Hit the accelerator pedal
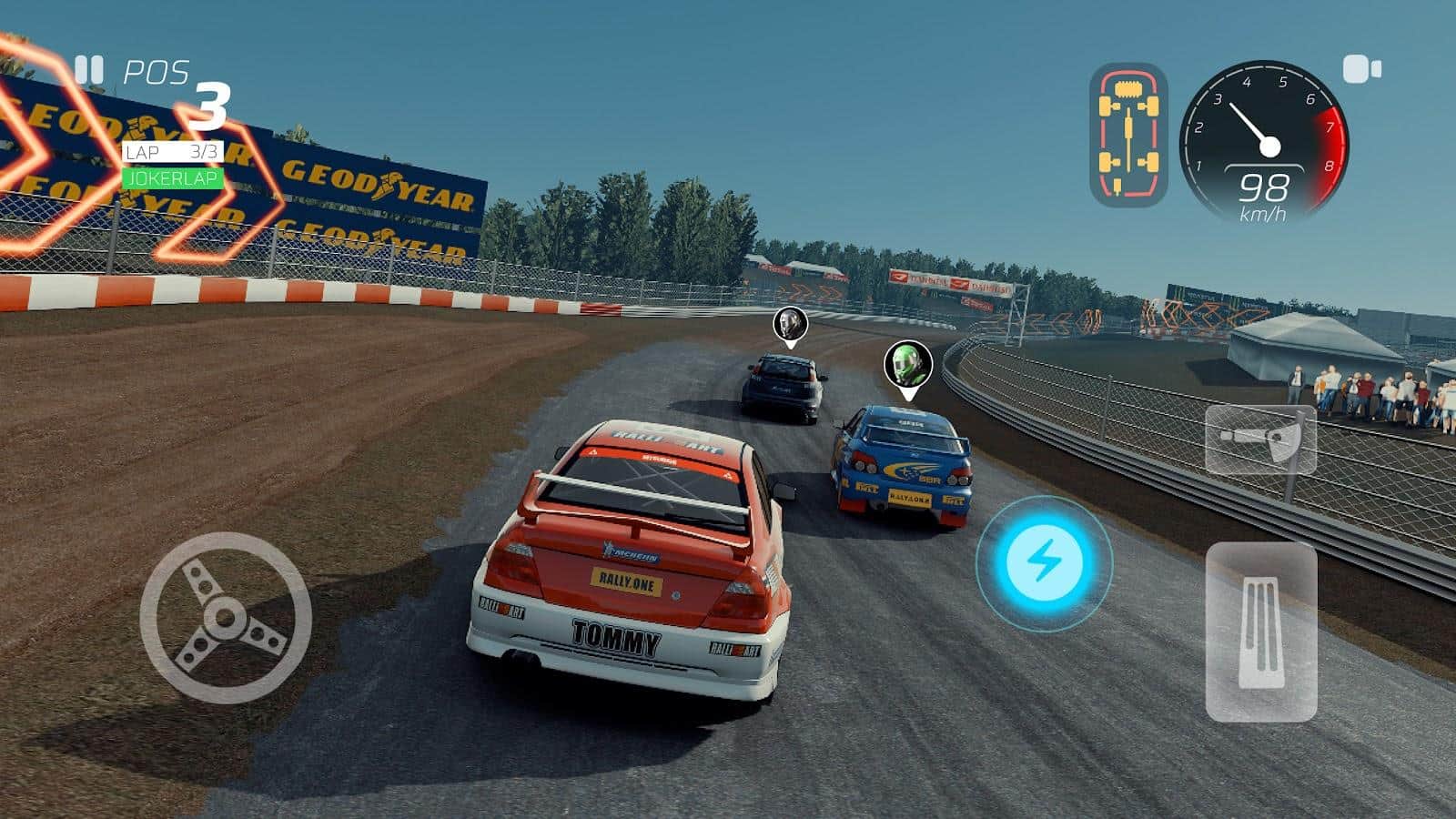This screenshot has width=1456, height=819. click(1260, 632)
